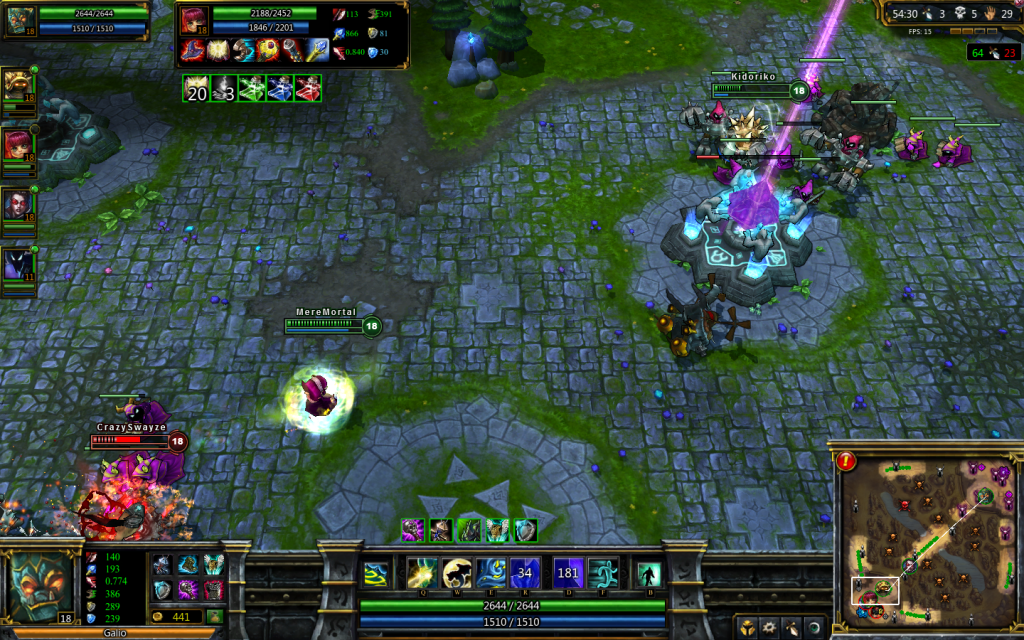The height and width of the screenshot is (640, 1024).
Task: Select the ultimate ability on 34 cooldown
Action: [x=526, y=573]
